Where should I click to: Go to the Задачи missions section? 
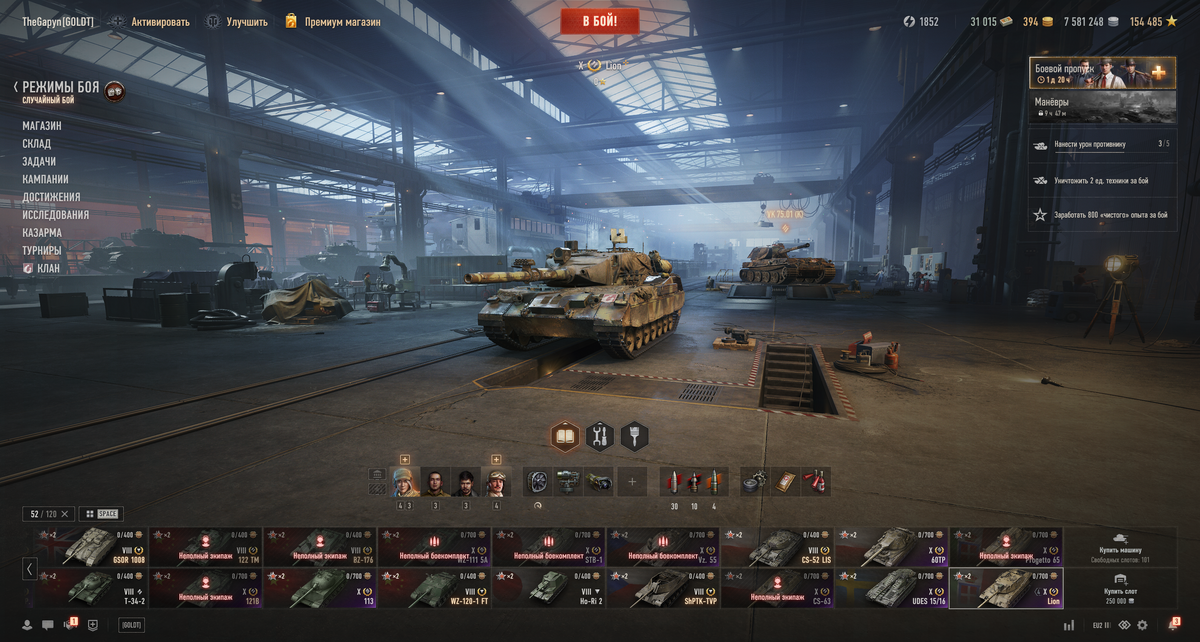point(39,162)
